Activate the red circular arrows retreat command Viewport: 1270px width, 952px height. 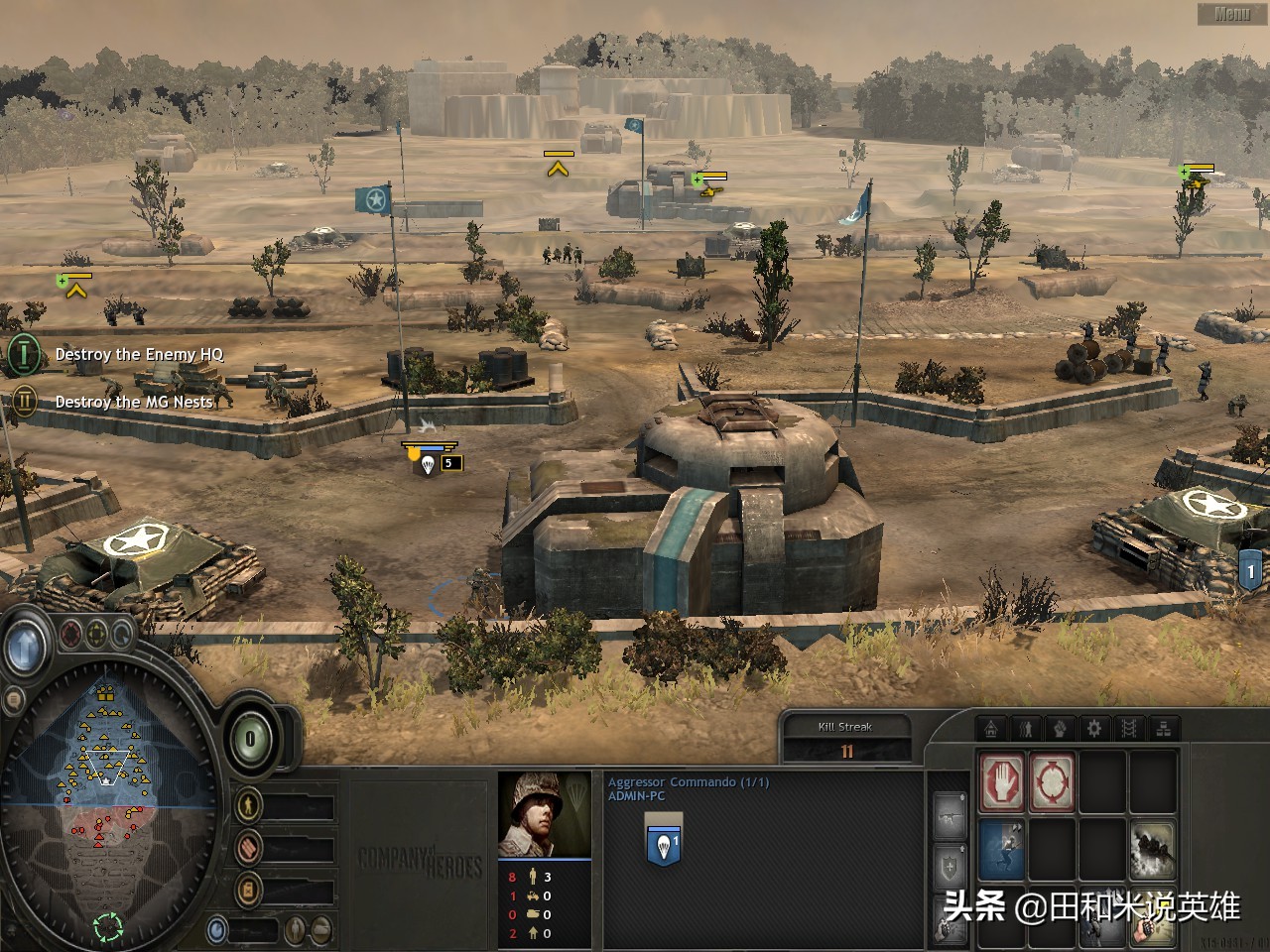1052,781
